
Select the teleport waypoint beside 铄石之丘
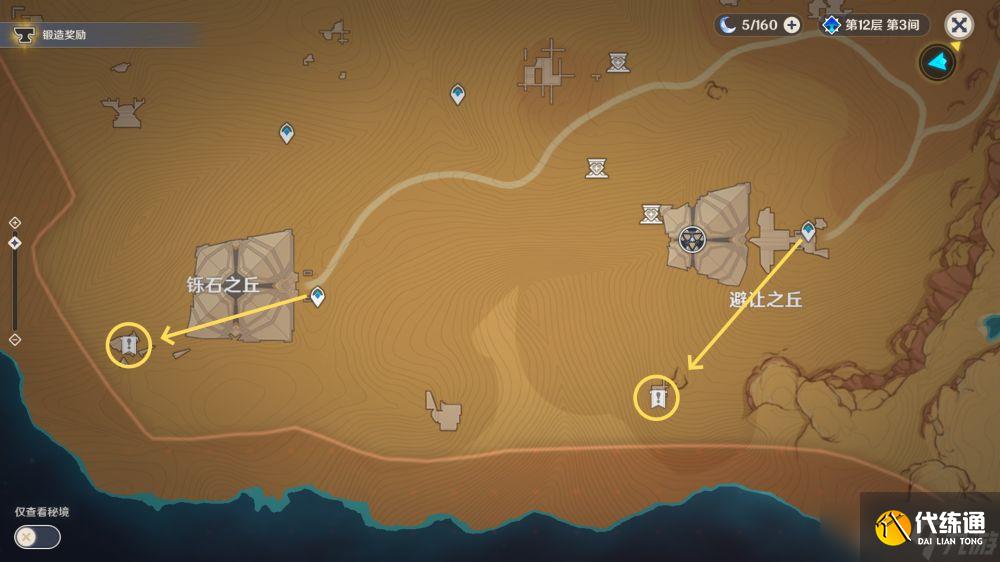[317, 296]
